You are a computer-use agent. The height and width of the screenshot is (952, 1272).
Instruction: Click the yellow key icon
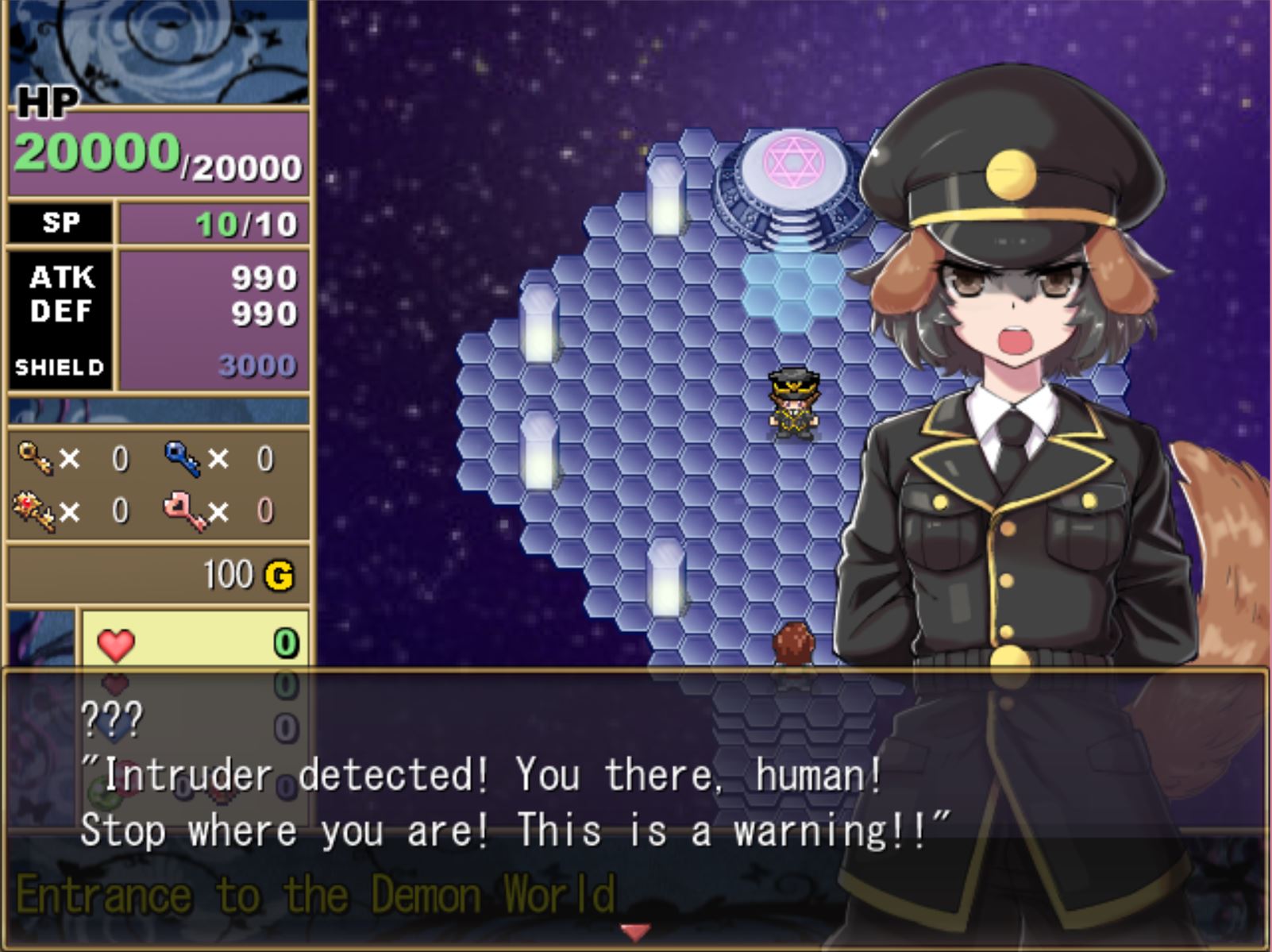36,458
